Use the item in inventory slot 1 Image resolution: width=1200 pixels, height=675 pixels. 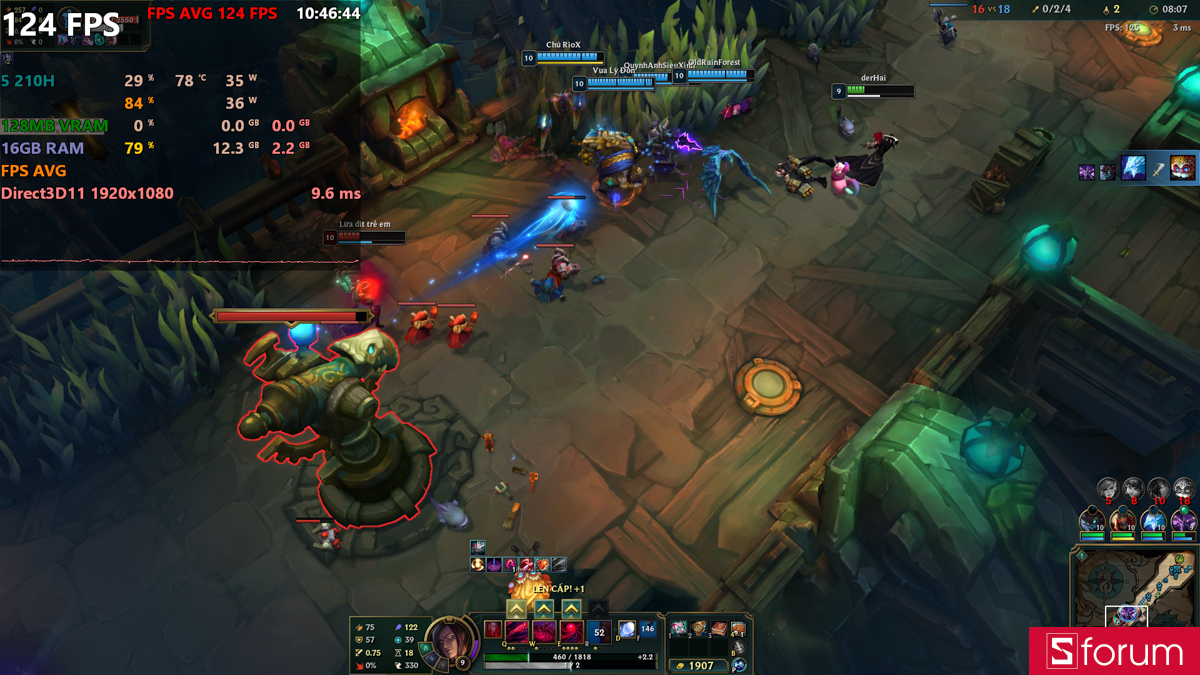(x=679, y=628)
